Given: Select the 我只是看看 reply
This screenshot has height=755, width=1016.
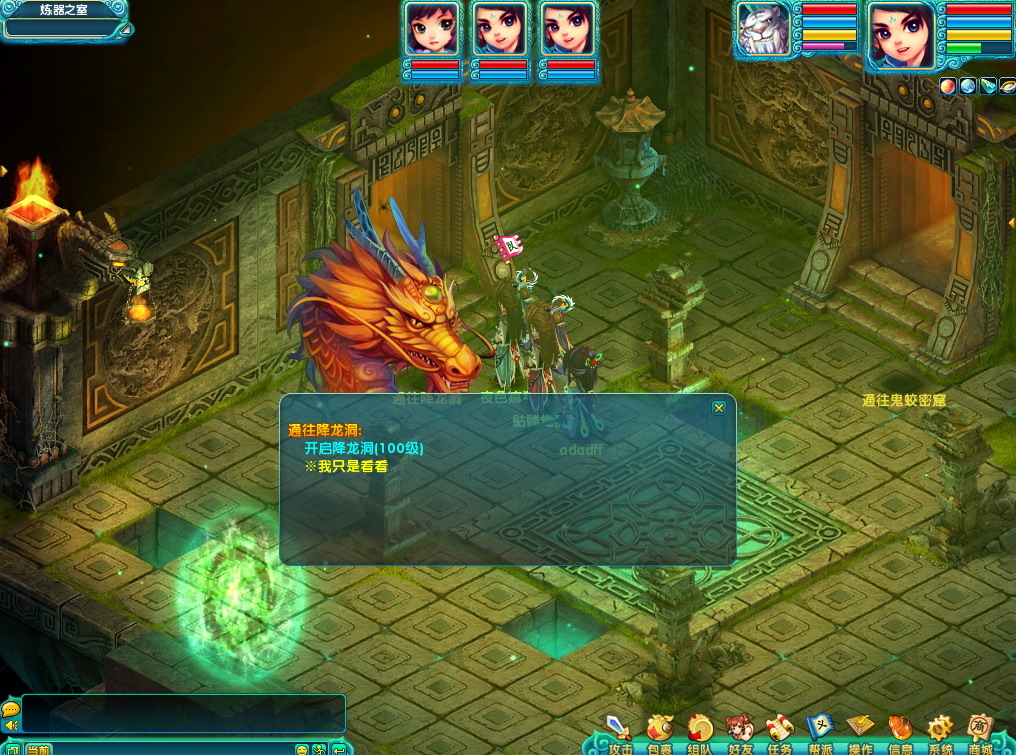Looking at the screenshot, I should tap(345, 466).
